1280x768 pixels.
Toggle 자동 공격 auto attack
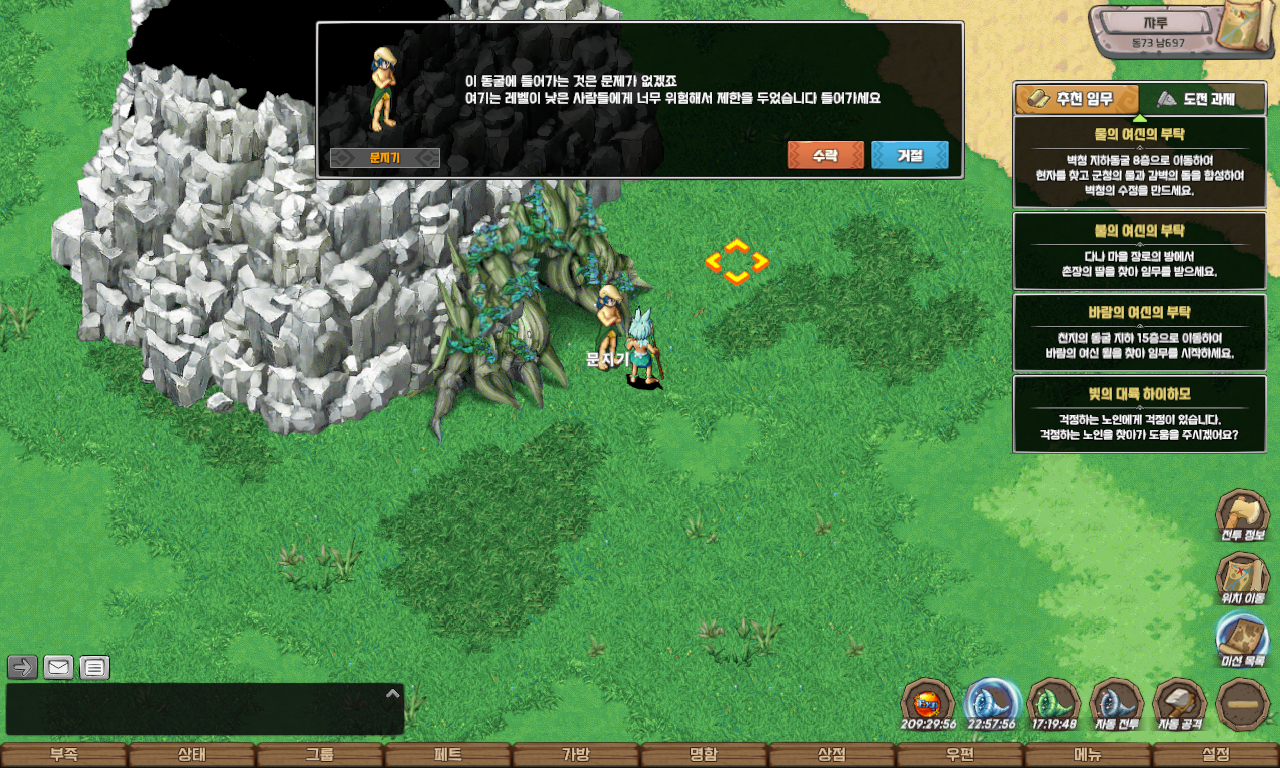[x=1180, y=704]
